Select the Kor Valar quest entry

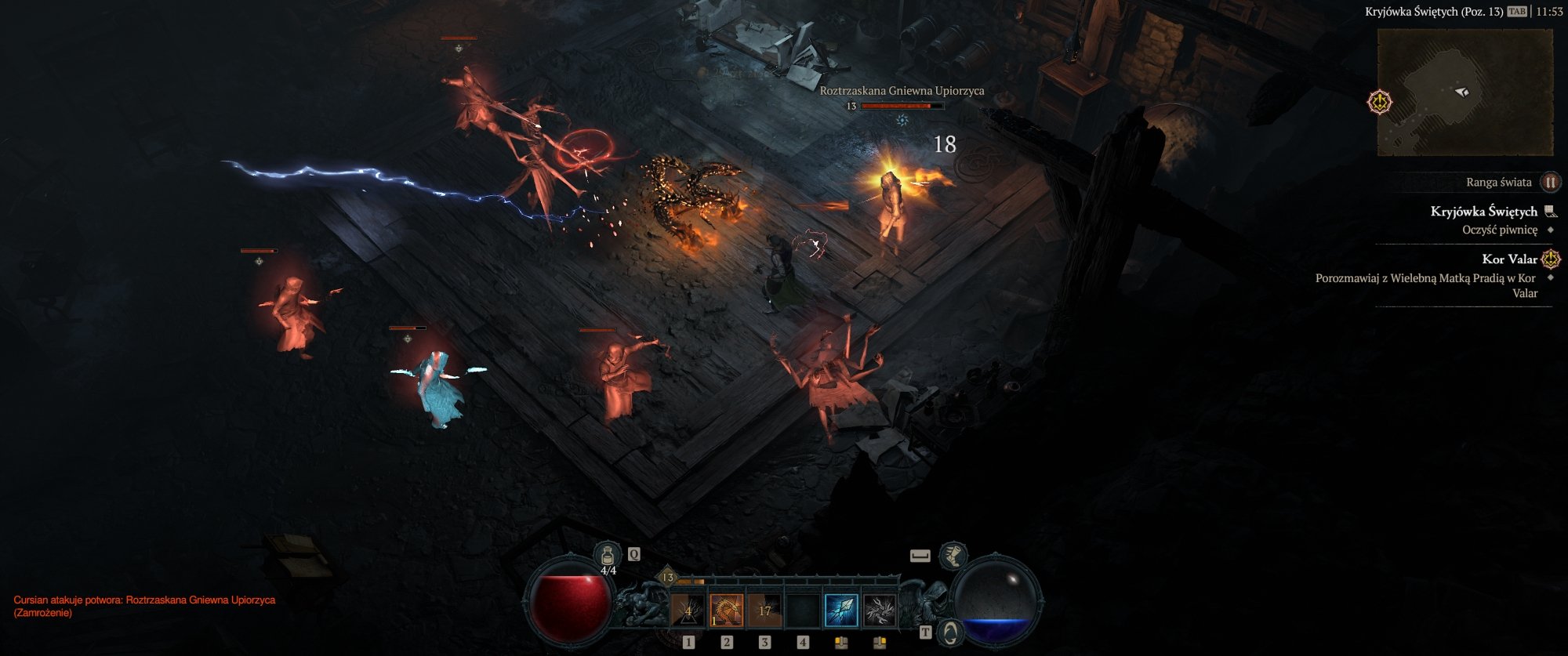click(1509, 259)
